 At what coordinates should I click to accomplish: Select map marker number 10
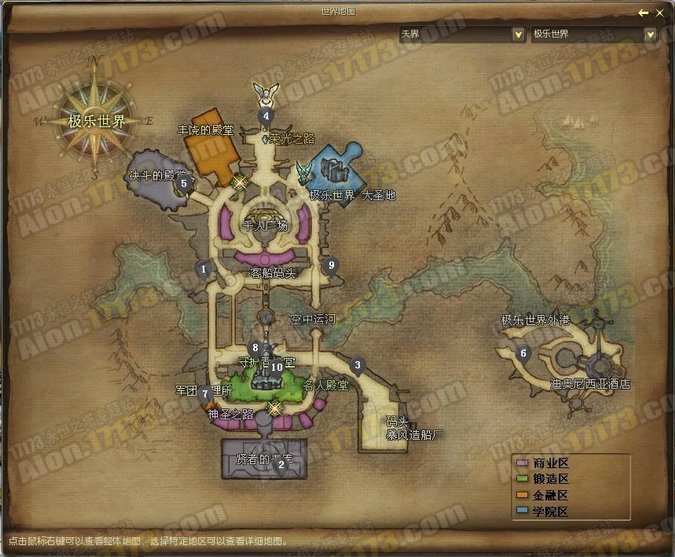pos(277,367)
